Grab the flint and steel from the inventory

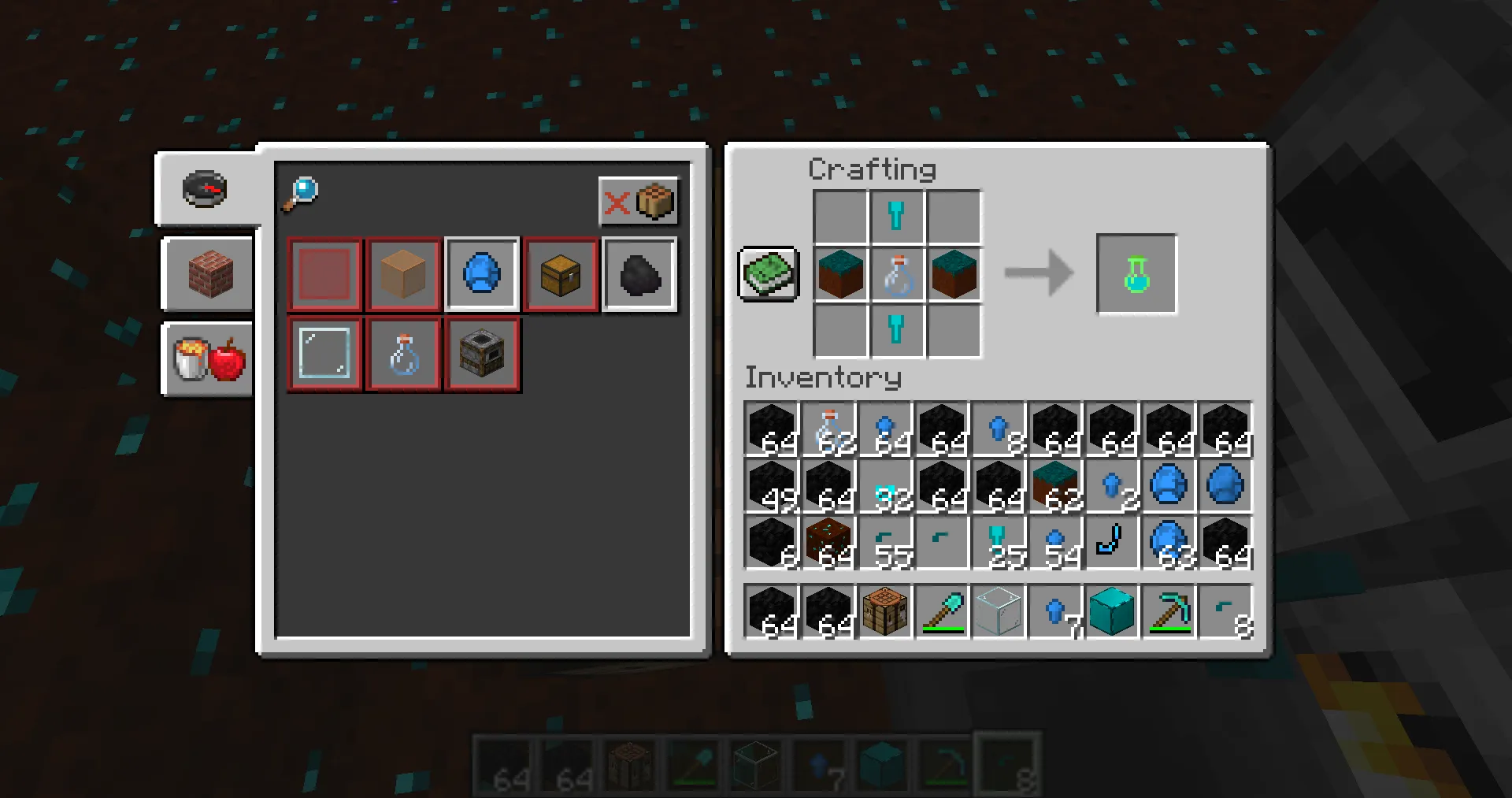click(x=1111, y=541)
